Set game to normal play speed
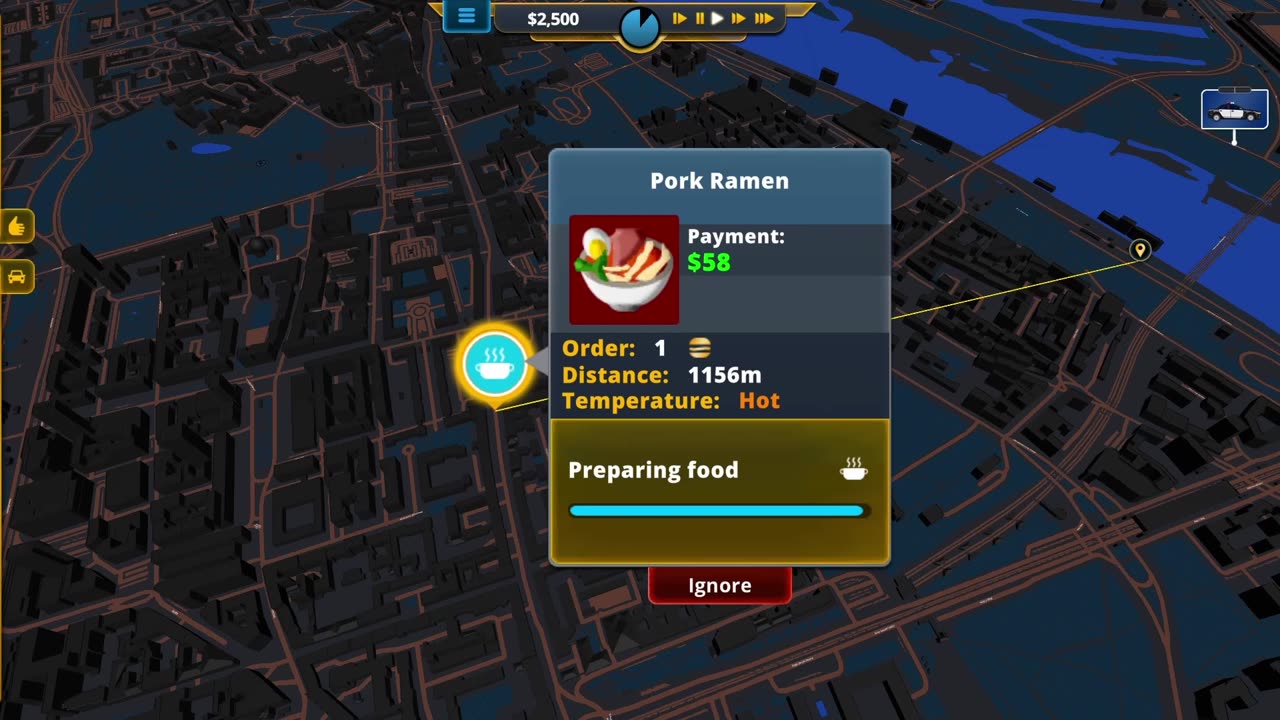 [717, 18]
